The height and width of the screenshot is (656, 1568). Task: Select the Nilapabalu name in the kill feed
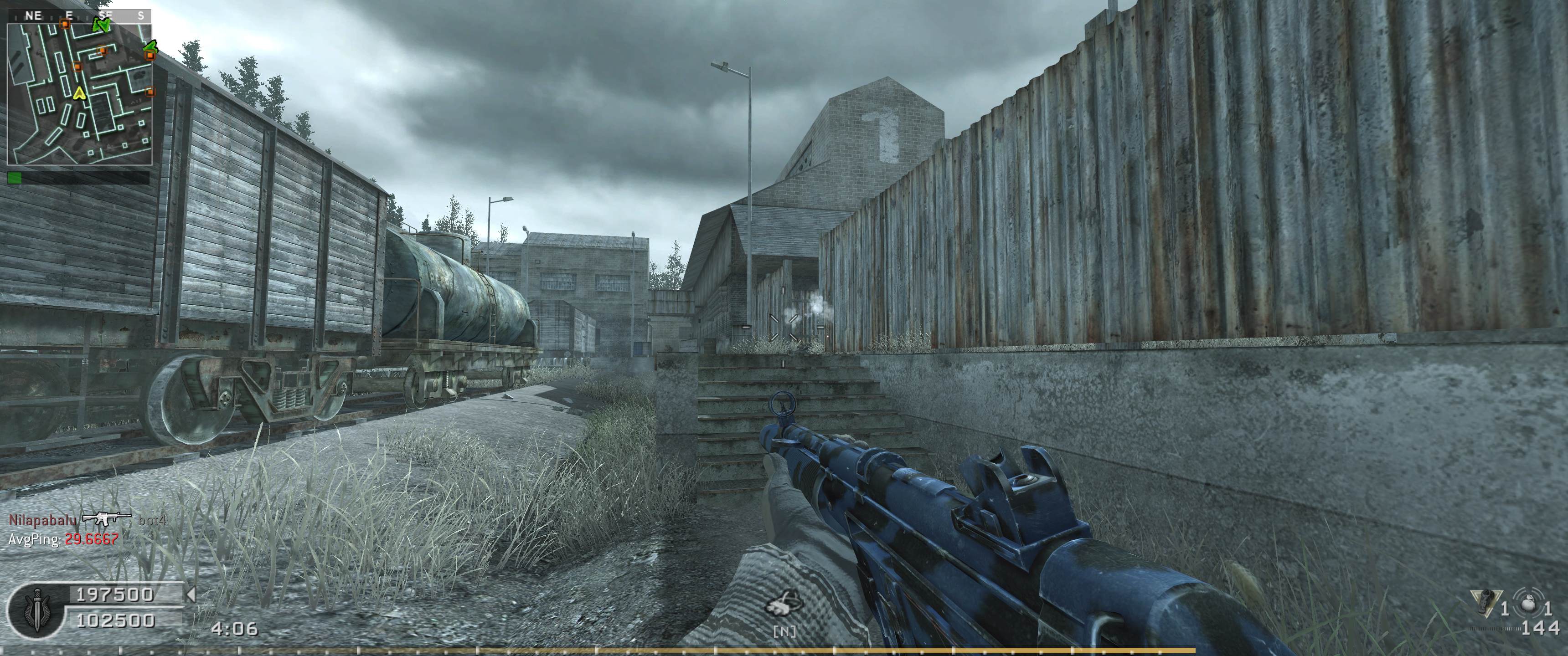42,520
